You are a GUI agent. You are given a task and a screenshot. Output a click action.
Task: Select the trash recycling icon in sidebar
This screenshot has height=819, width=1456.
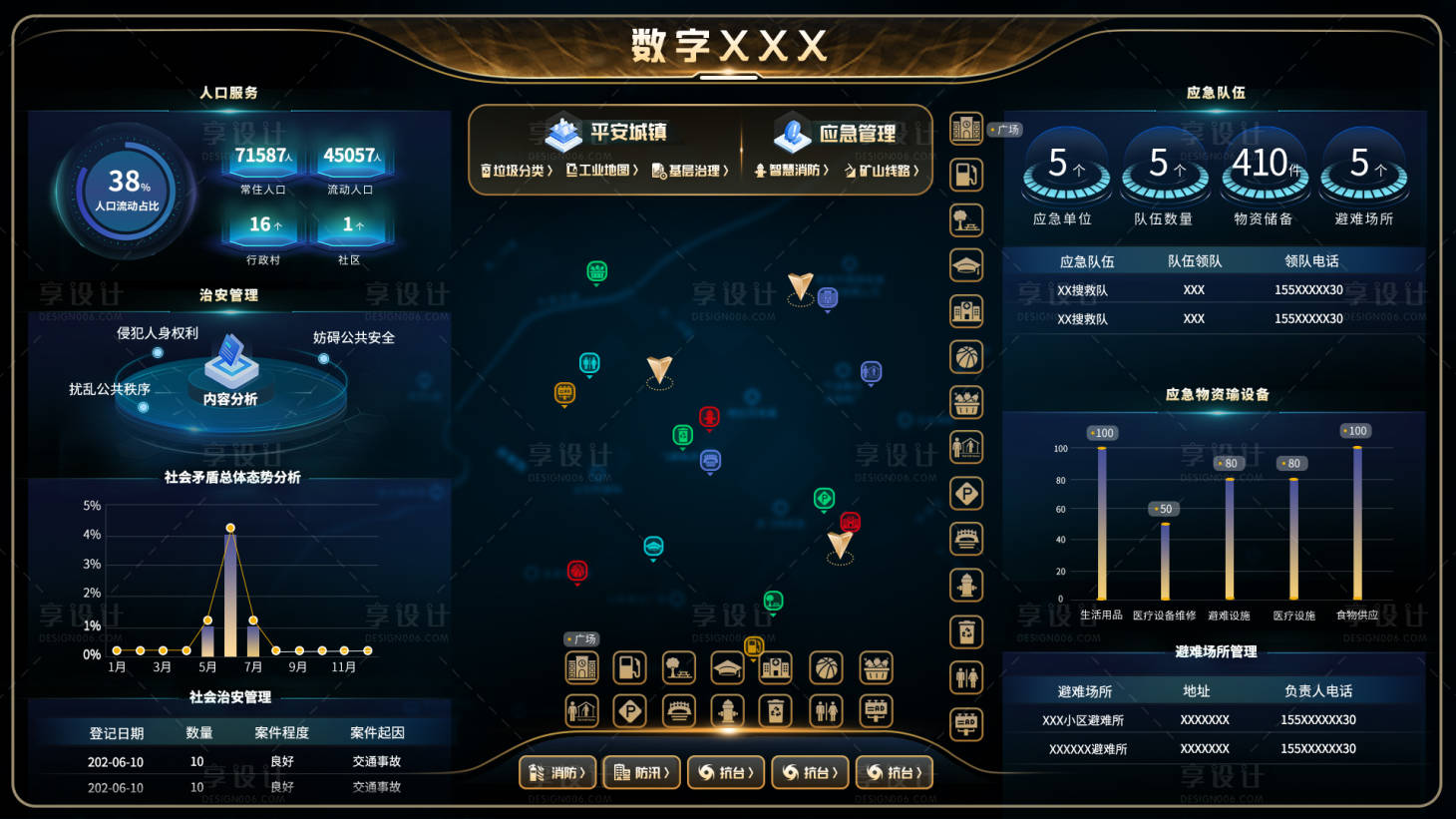pos(966,628)
